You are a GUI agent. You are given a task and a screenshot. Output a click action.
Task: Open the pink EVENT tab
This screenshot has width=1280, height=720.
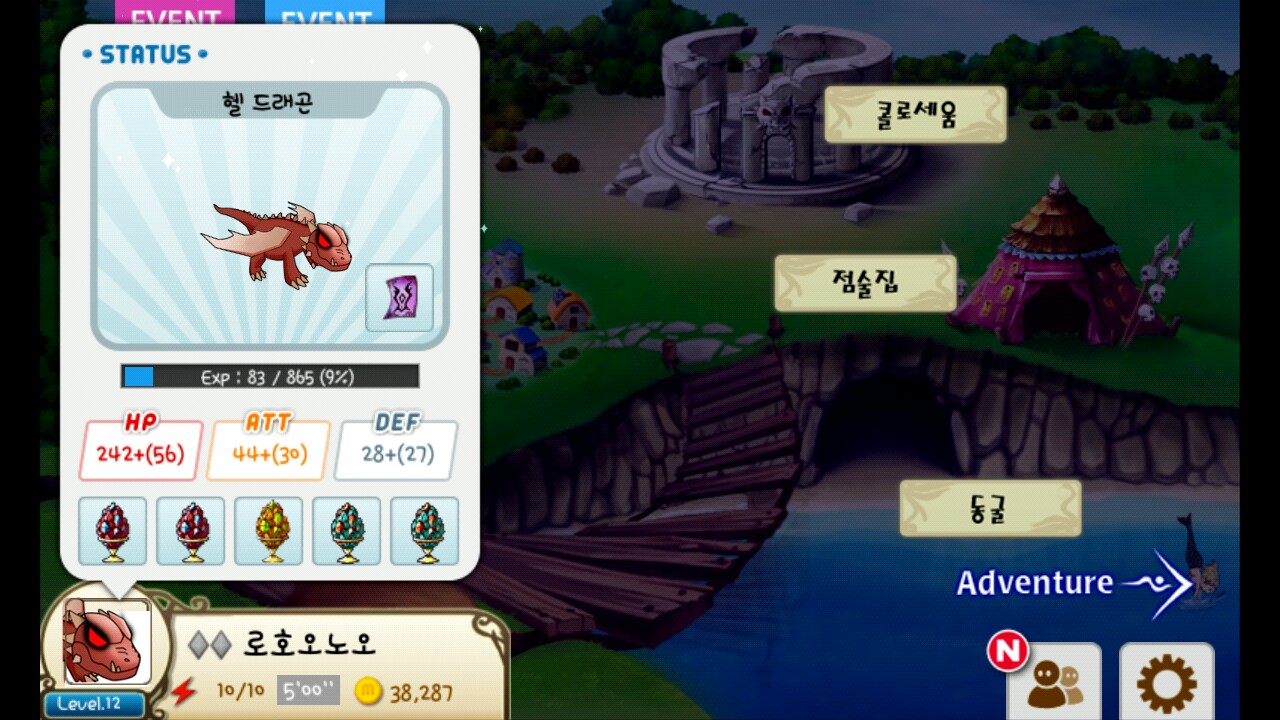point(175,14)
